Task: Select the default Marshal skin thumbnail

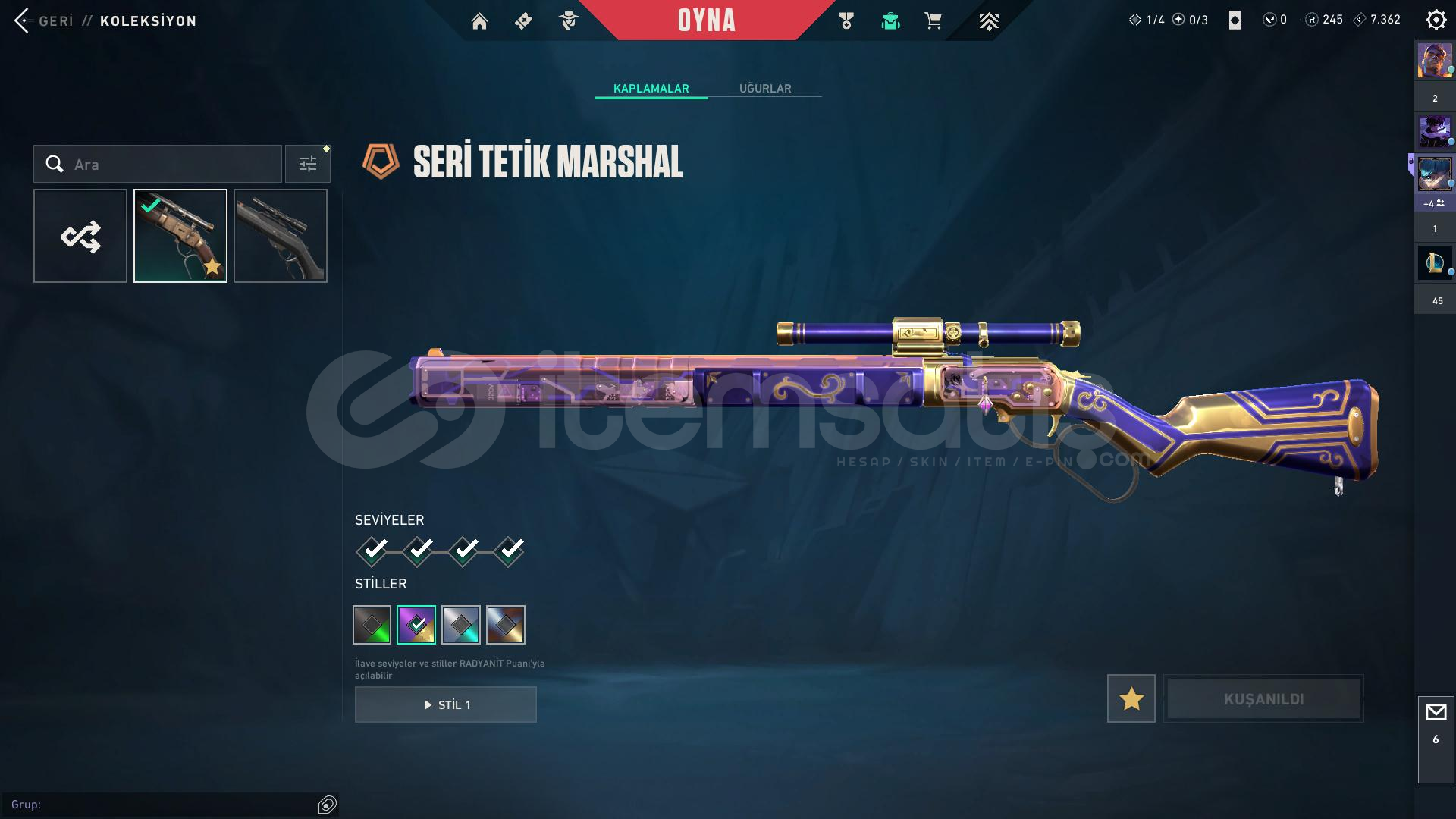Action: click(x=281, y=237)
